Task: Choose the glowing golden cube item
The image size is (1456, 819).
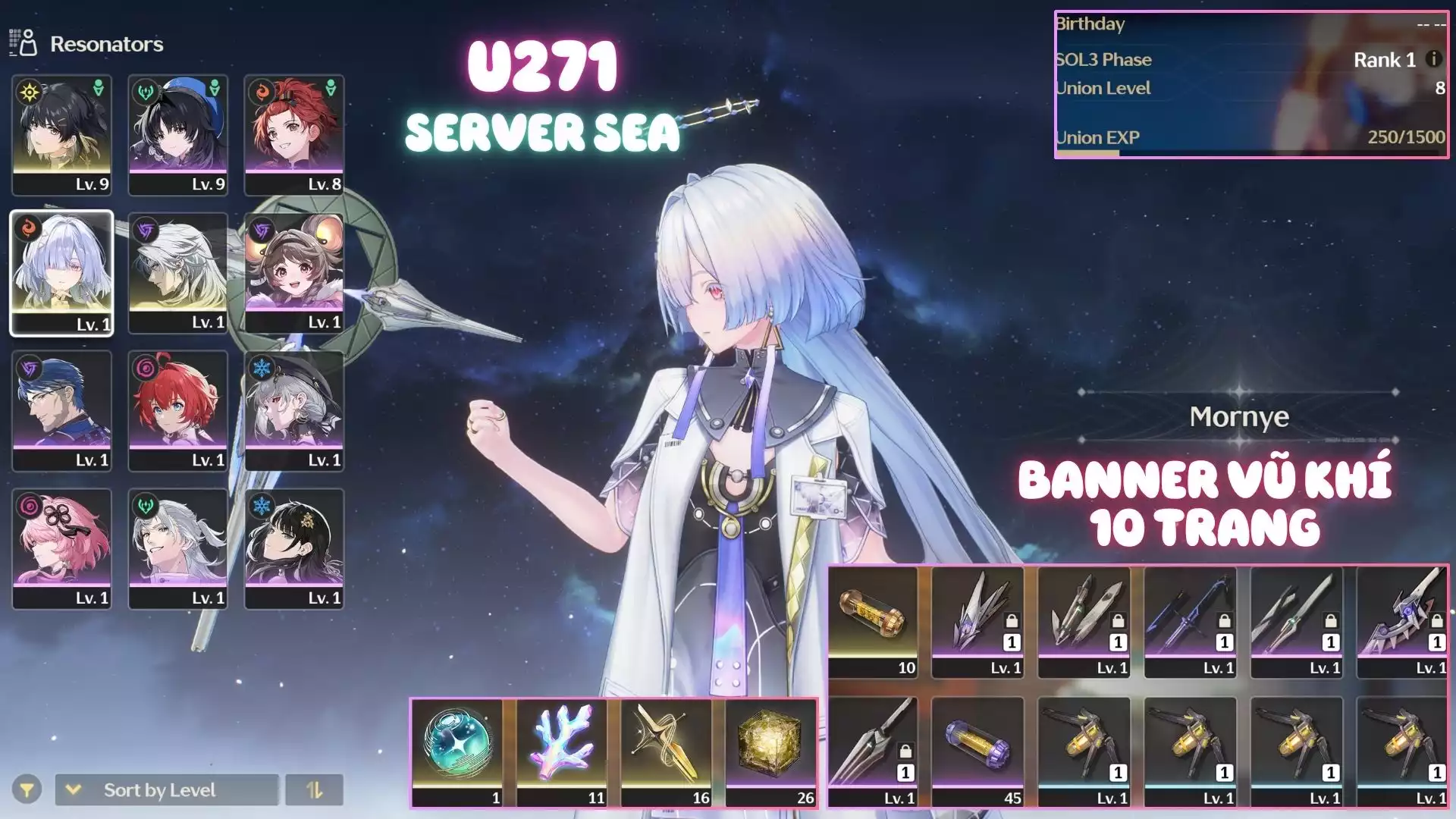Action: (x=770, y=752)
